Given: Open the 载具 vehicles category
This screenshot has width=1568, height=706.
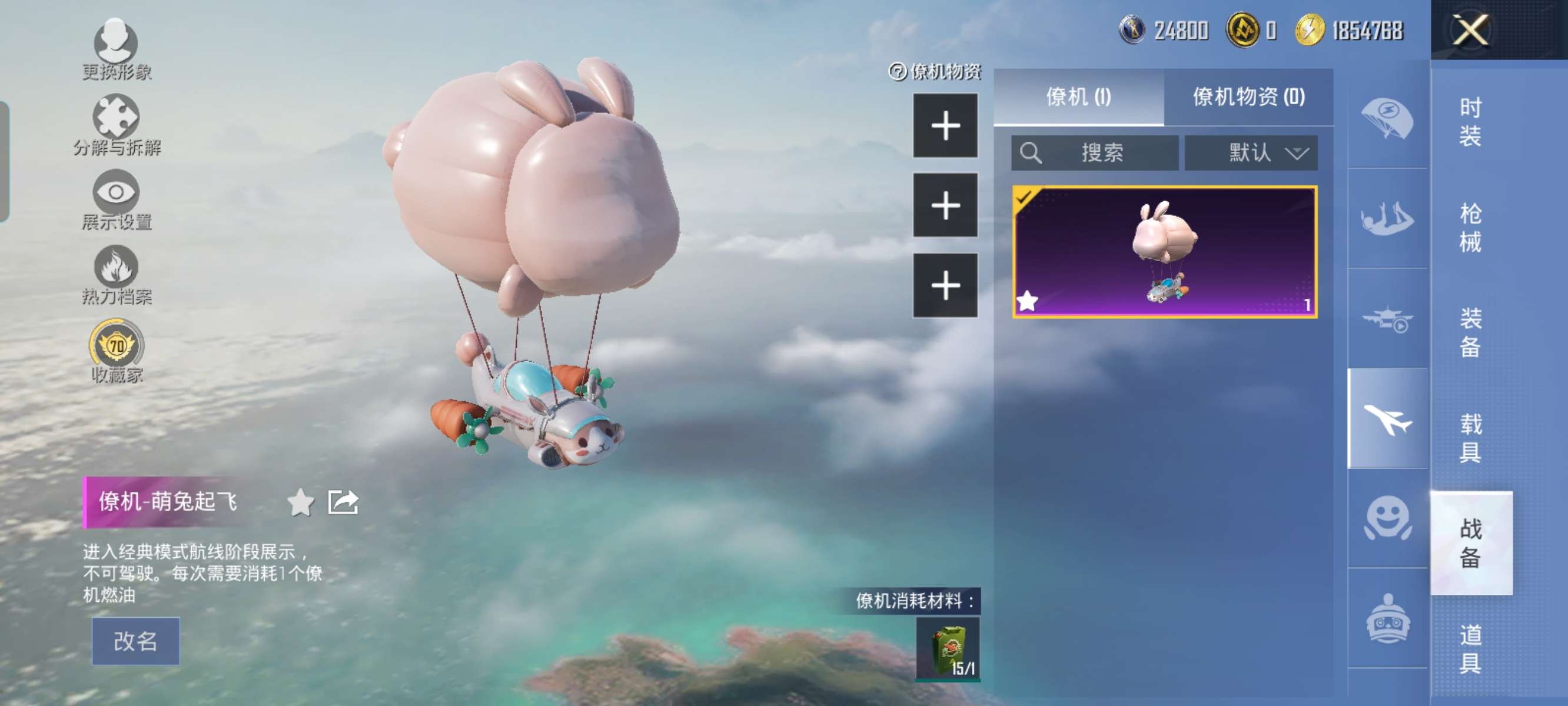Looking at the screenshot, I should point(1470,438).
